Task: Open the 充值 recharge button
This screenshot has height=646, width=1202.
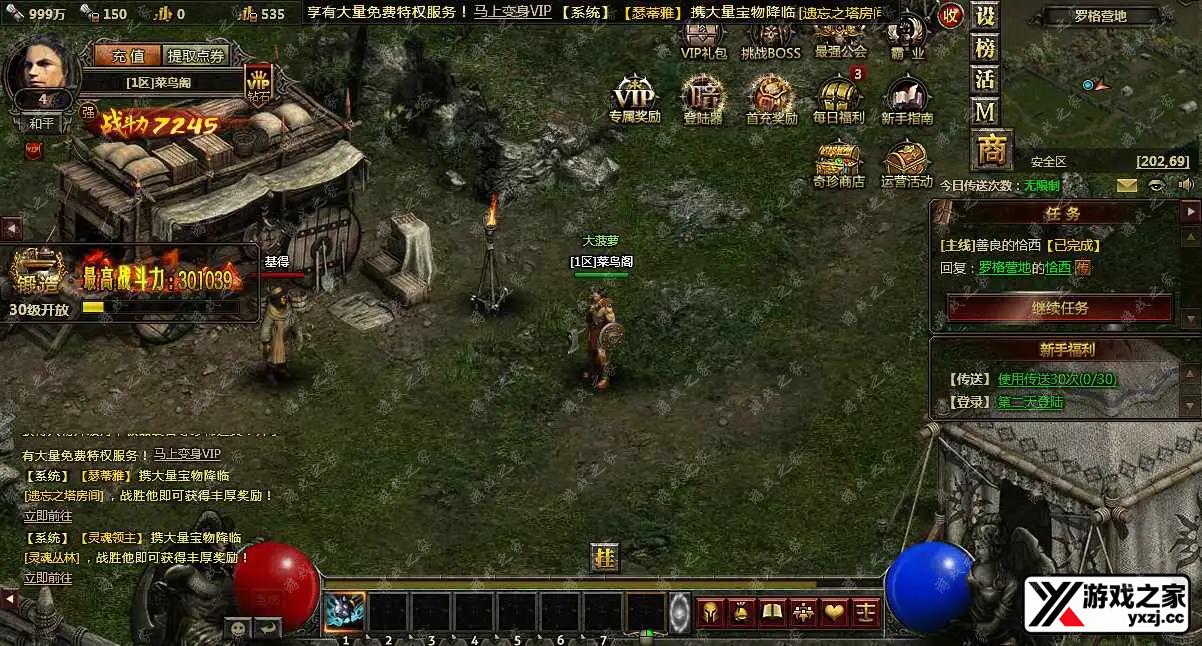Action: 121,56
